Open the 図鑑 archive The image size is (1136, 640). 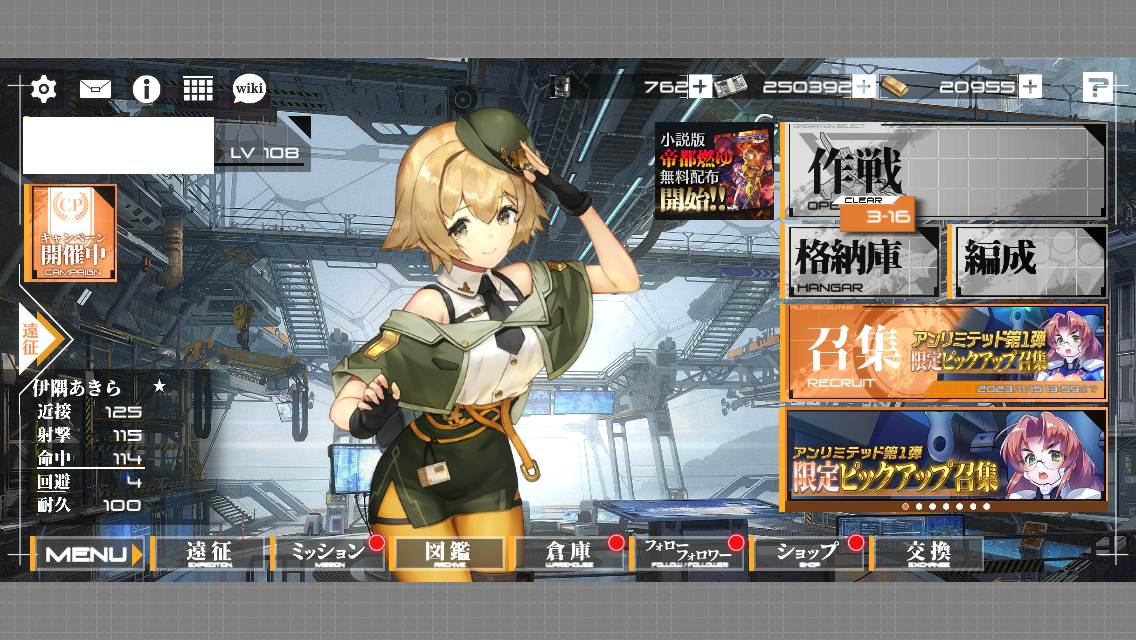pos(448,554)
